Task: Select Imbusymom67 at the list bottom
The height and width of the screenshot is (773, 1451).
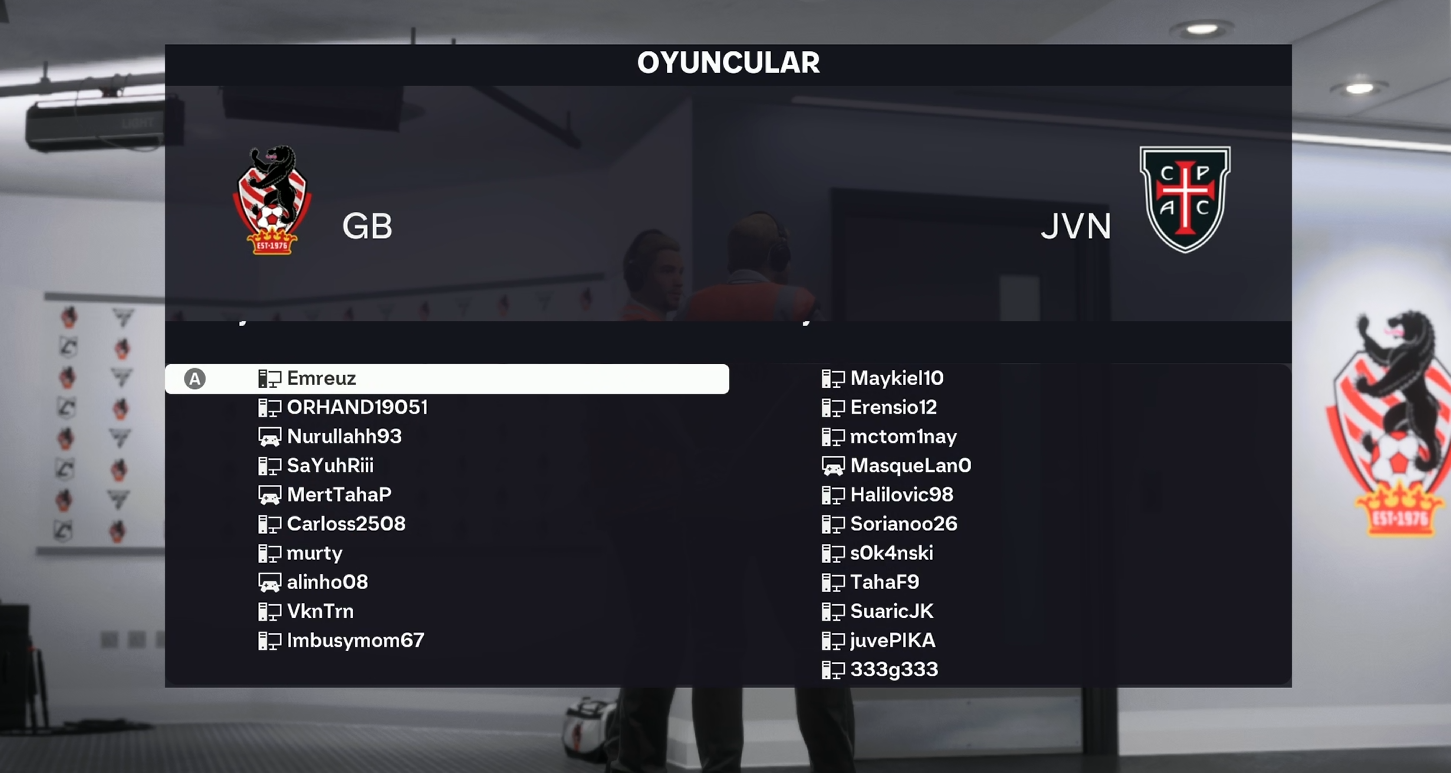Action: tap(355, 640)
